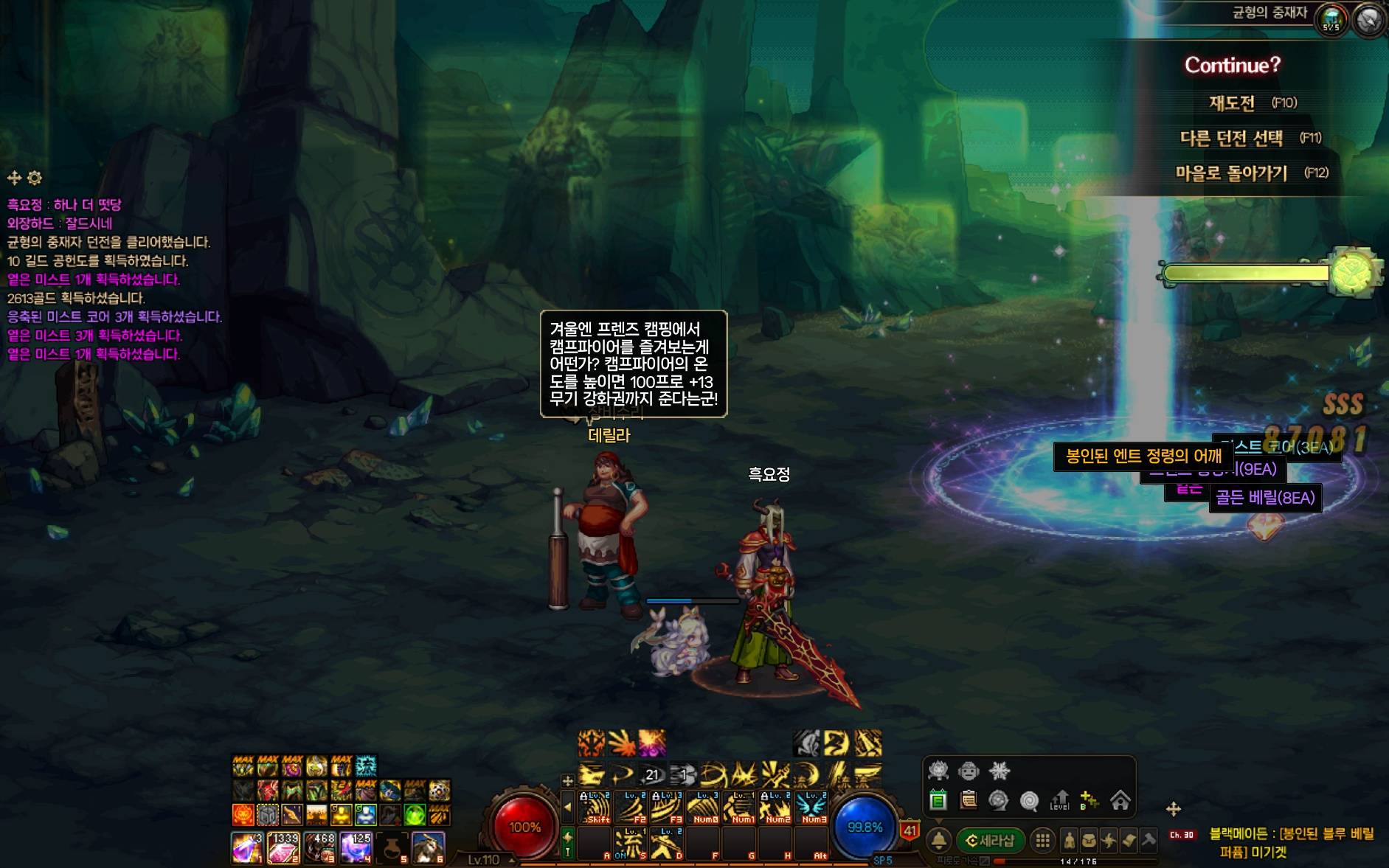Screen dimensions: 1389x868
Task: Use the consumable with 1339 count
Action: click(x=283, y=848)
